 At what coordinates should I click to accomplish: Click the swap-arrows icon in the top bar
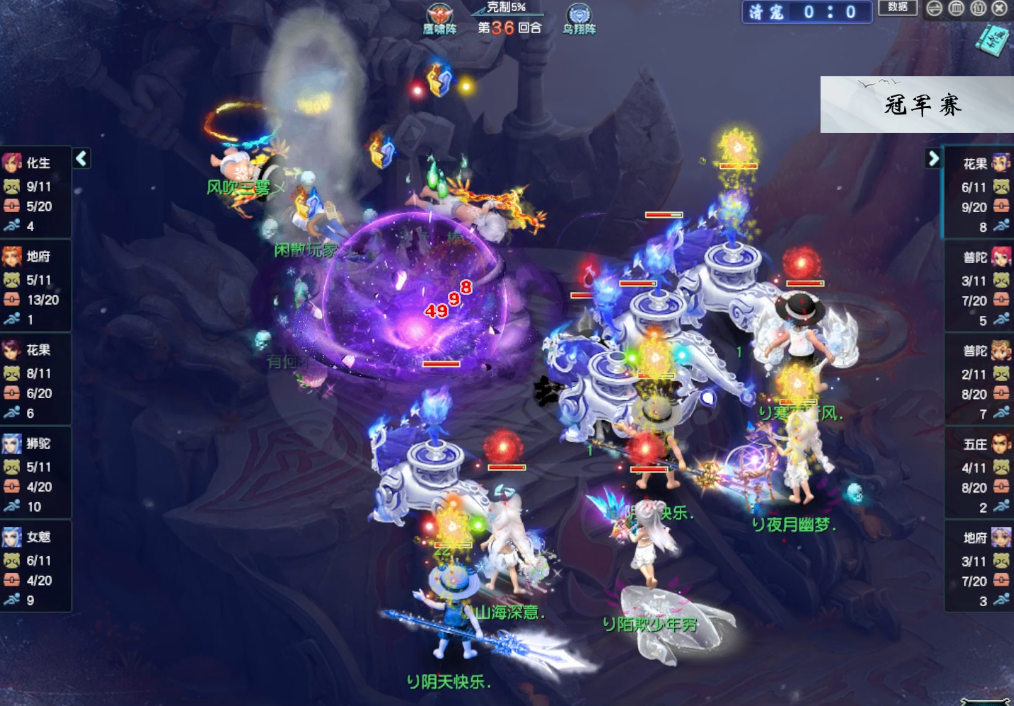[x=933, y=9]
